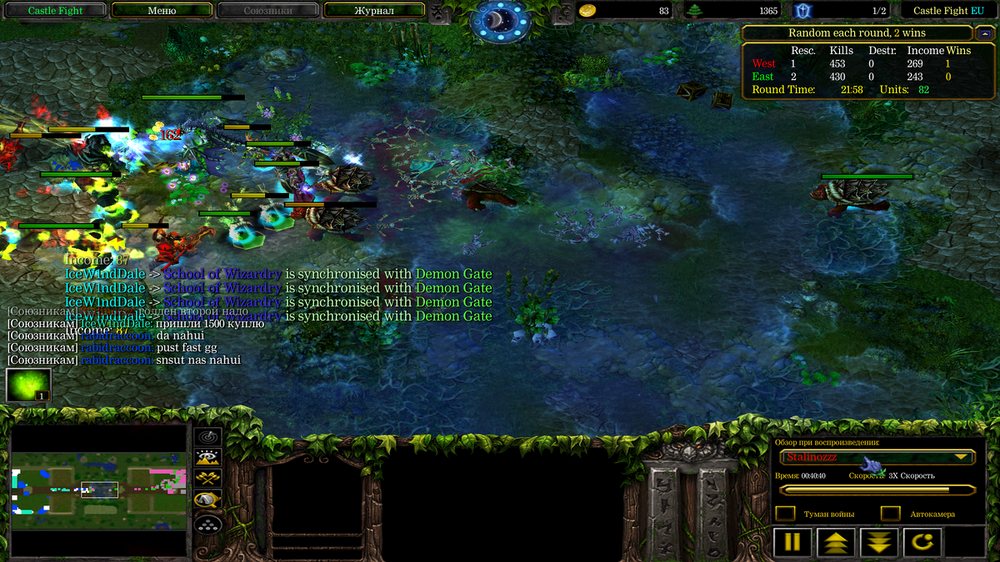Viewport: 1000px width, 562px height.
Task: Toggle minimap terrain display button
Action: tap(208, 458)
